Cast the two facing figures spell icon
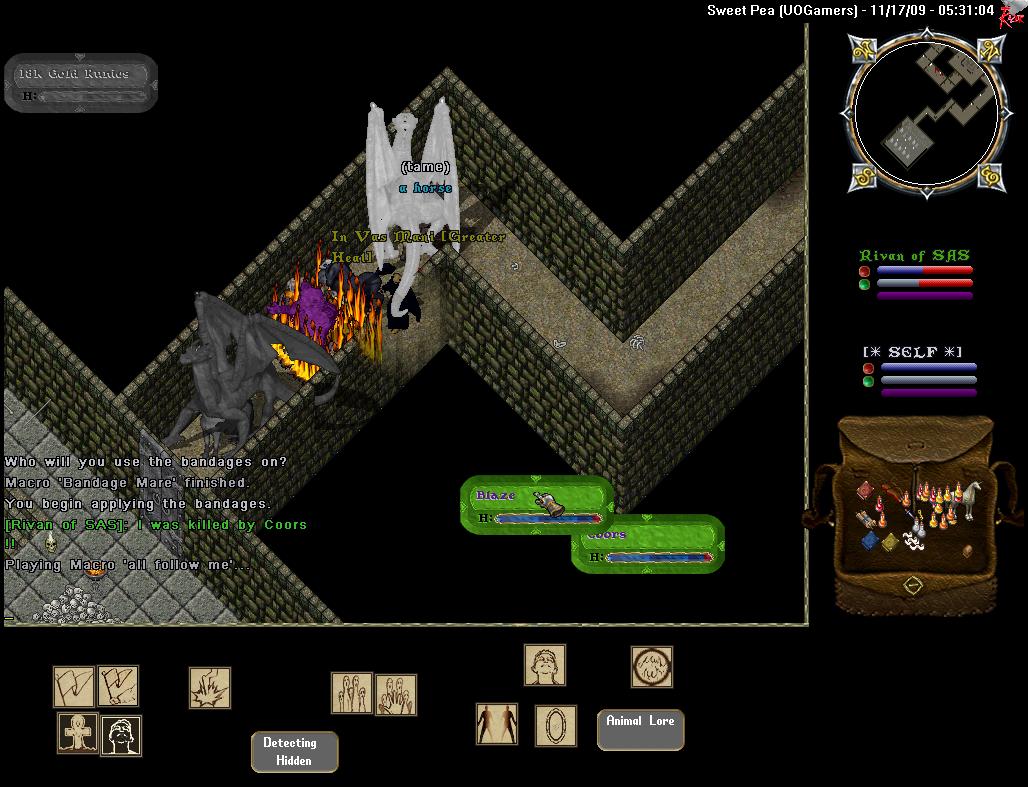 tap(496, 724)
